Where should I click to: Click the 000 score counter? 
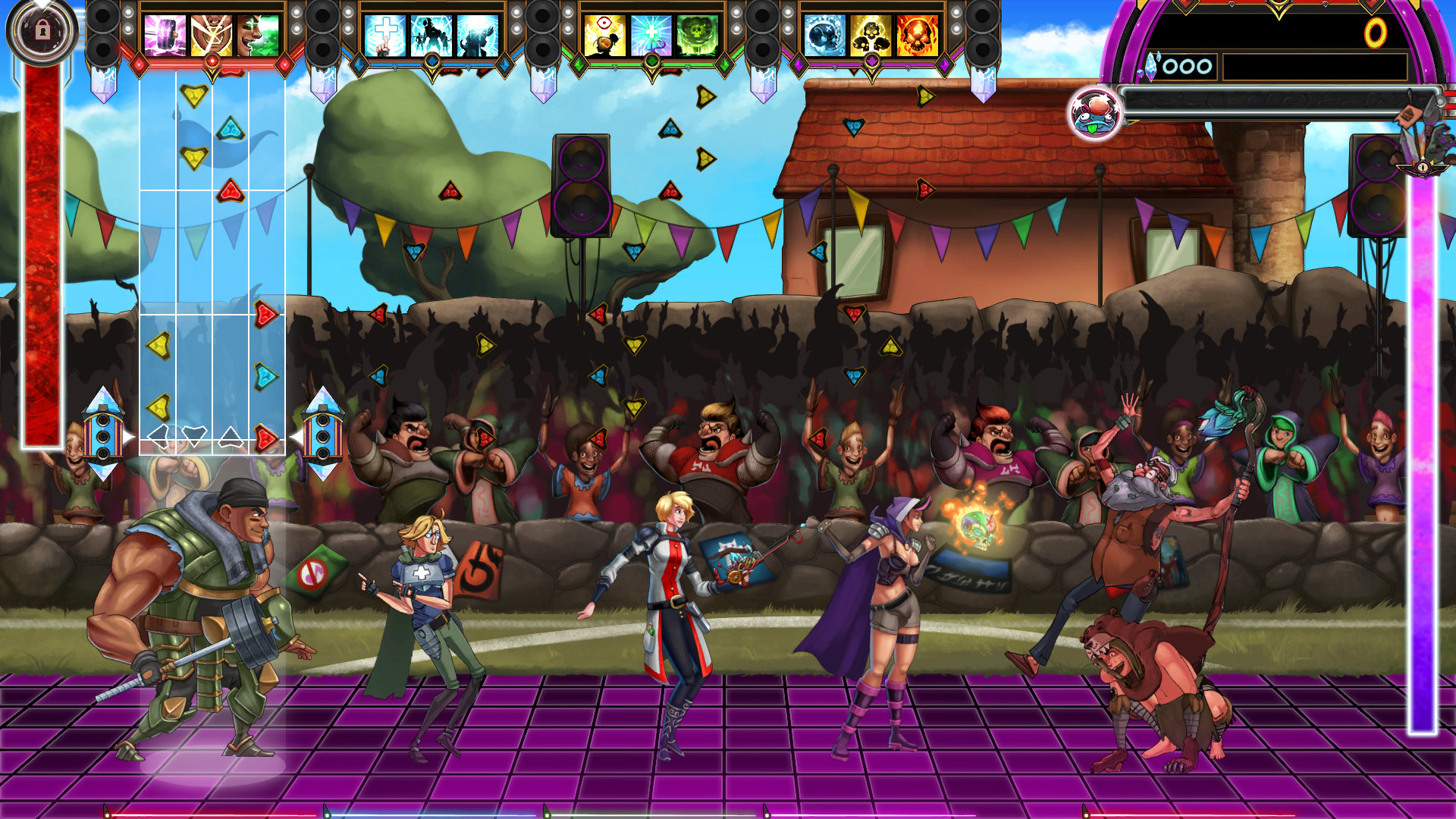tap(1187, 67)
